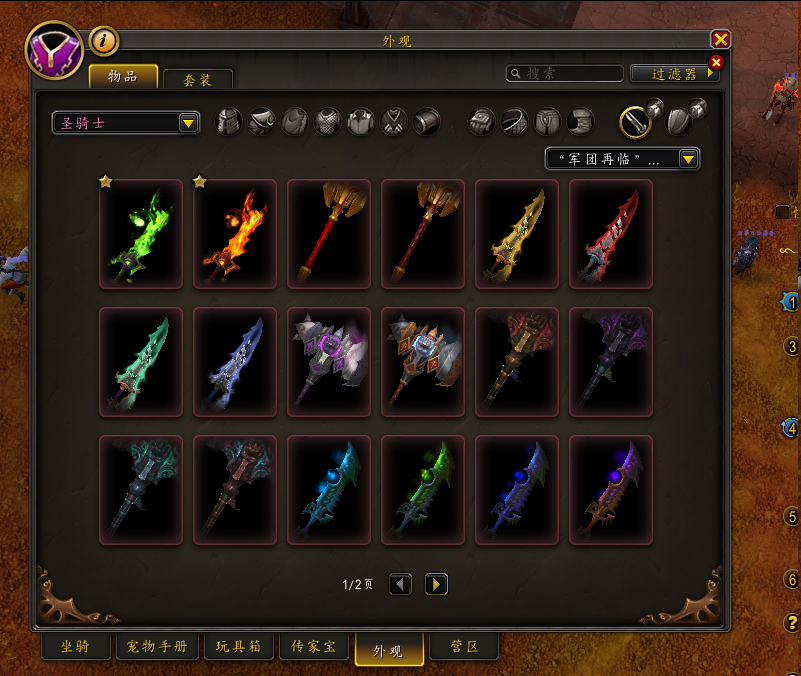801x676 pixels.
Task: Switch to the 宠物手册 pet journal tab
Action: click(x=158, y=647)
